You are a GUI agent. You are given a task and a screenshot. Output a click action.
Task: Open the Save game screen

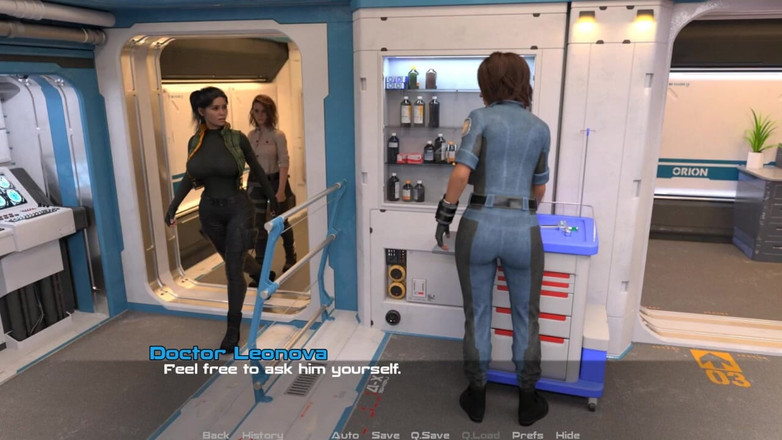tap(386, 435)
